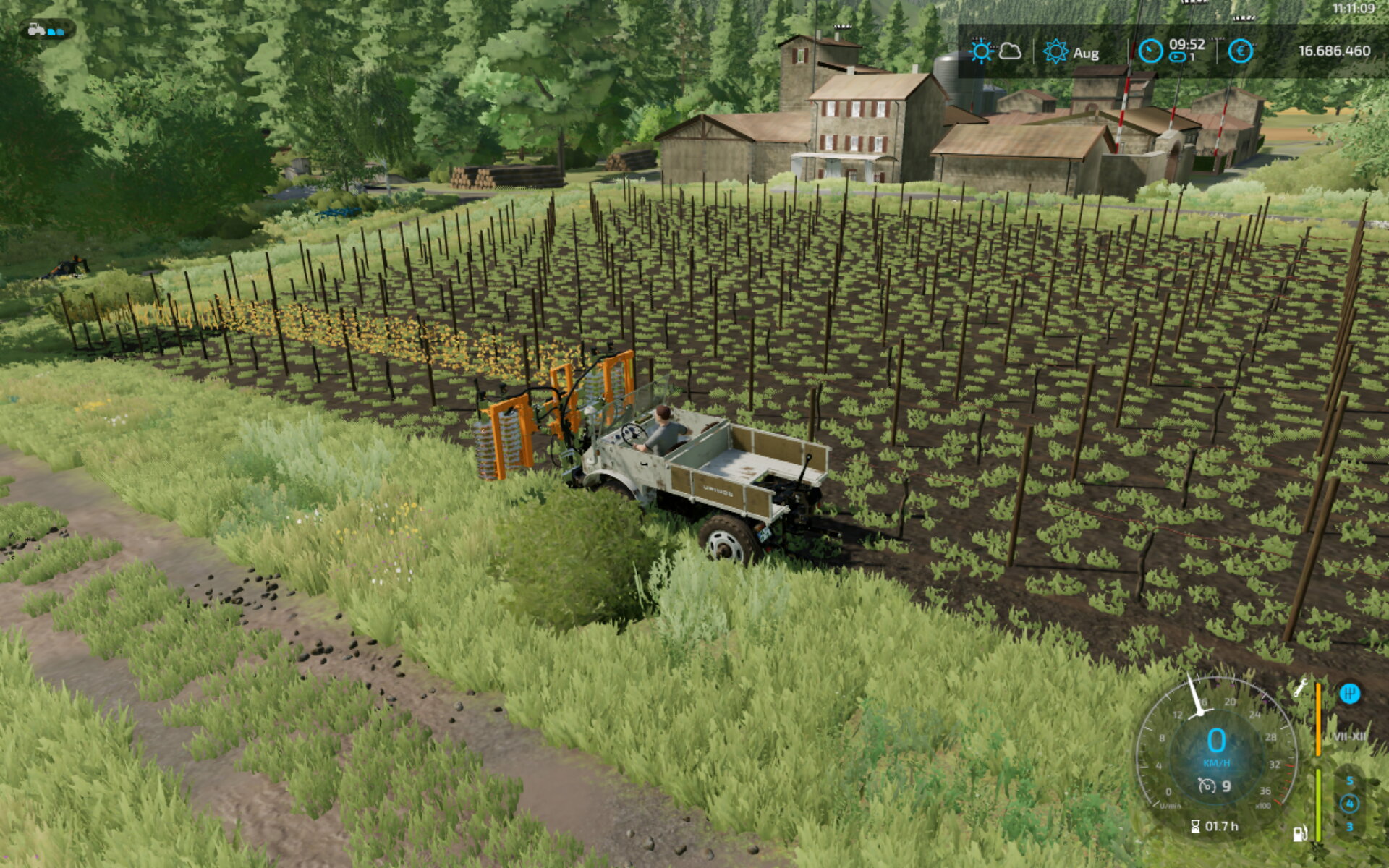Click the August season sun icon
Screen dimensions: 1389x868
click(x=1055, y=52)
